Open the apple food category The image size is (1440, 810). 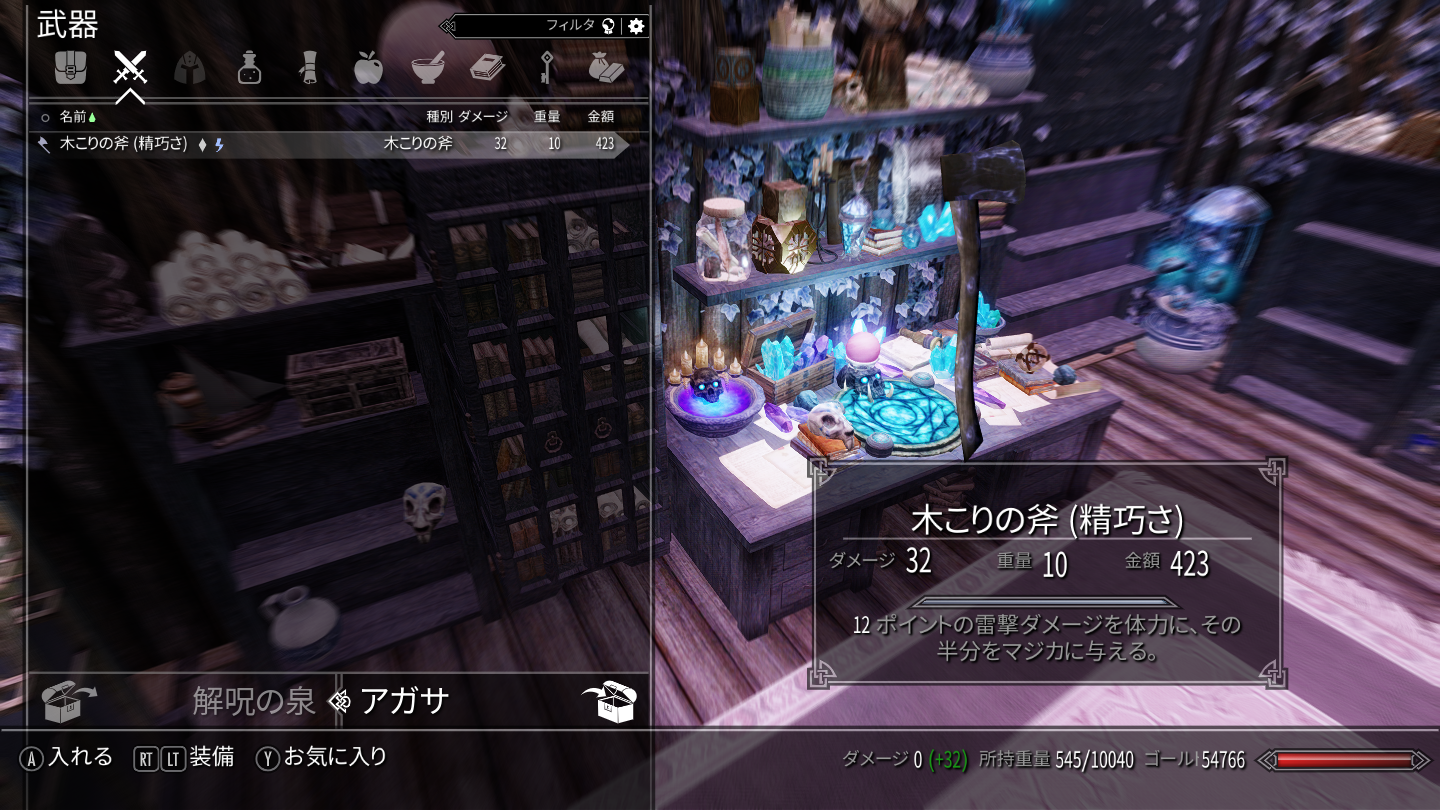368,67
